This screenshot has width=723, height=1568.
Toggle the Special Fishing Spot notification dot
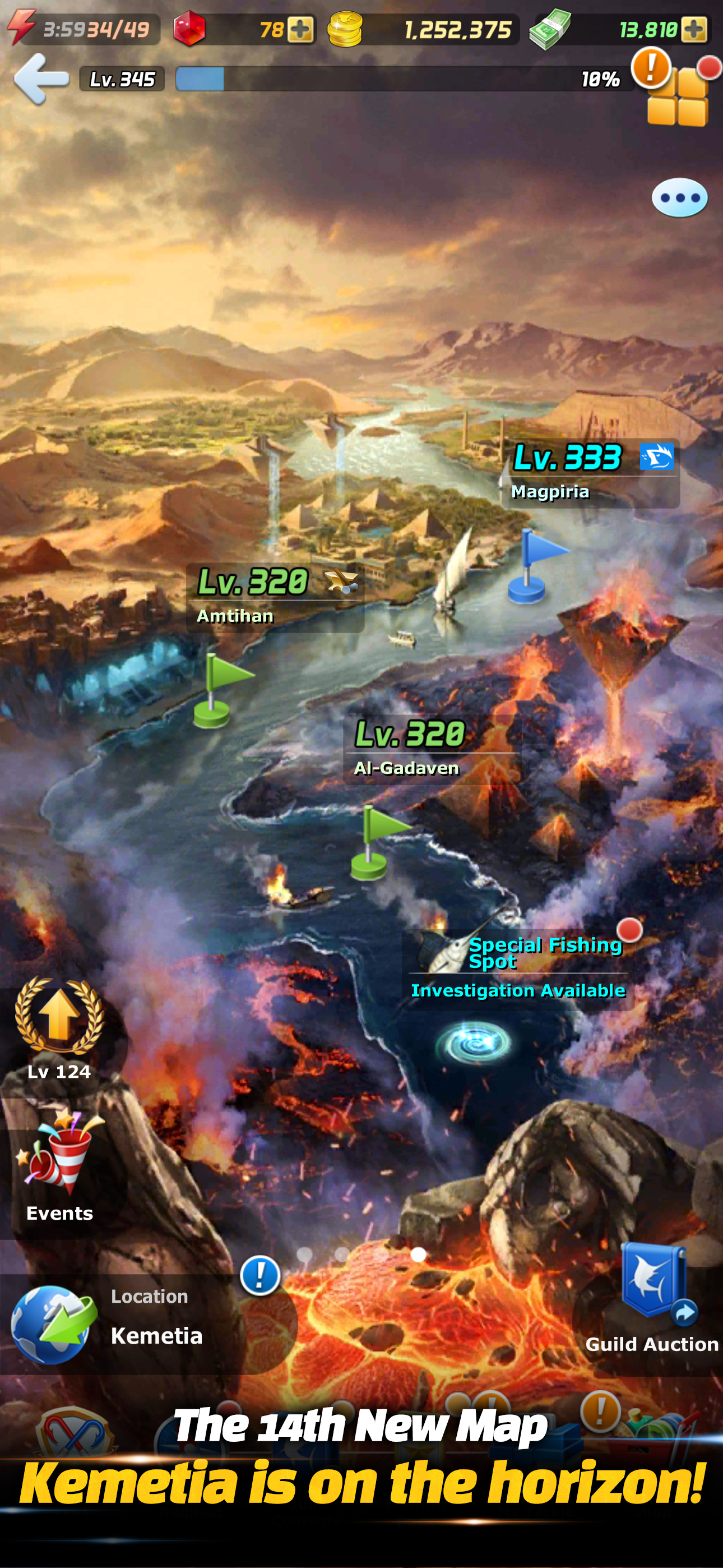pyautogui.click(x=629, y=930)
